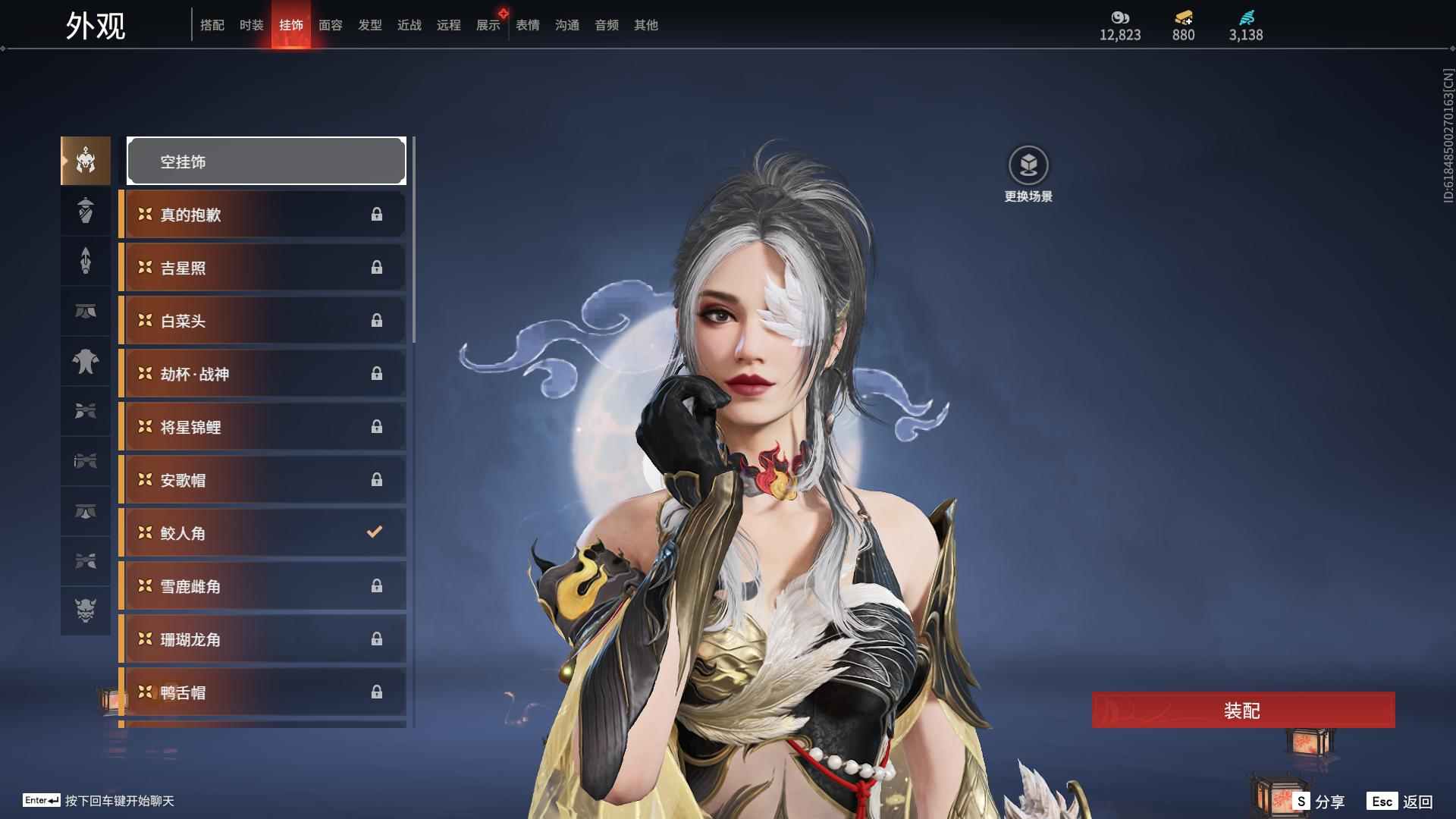Click the red 装配 equip button
The height and width of the screenshot is (819, 1456).
[x=1242, y=711]
